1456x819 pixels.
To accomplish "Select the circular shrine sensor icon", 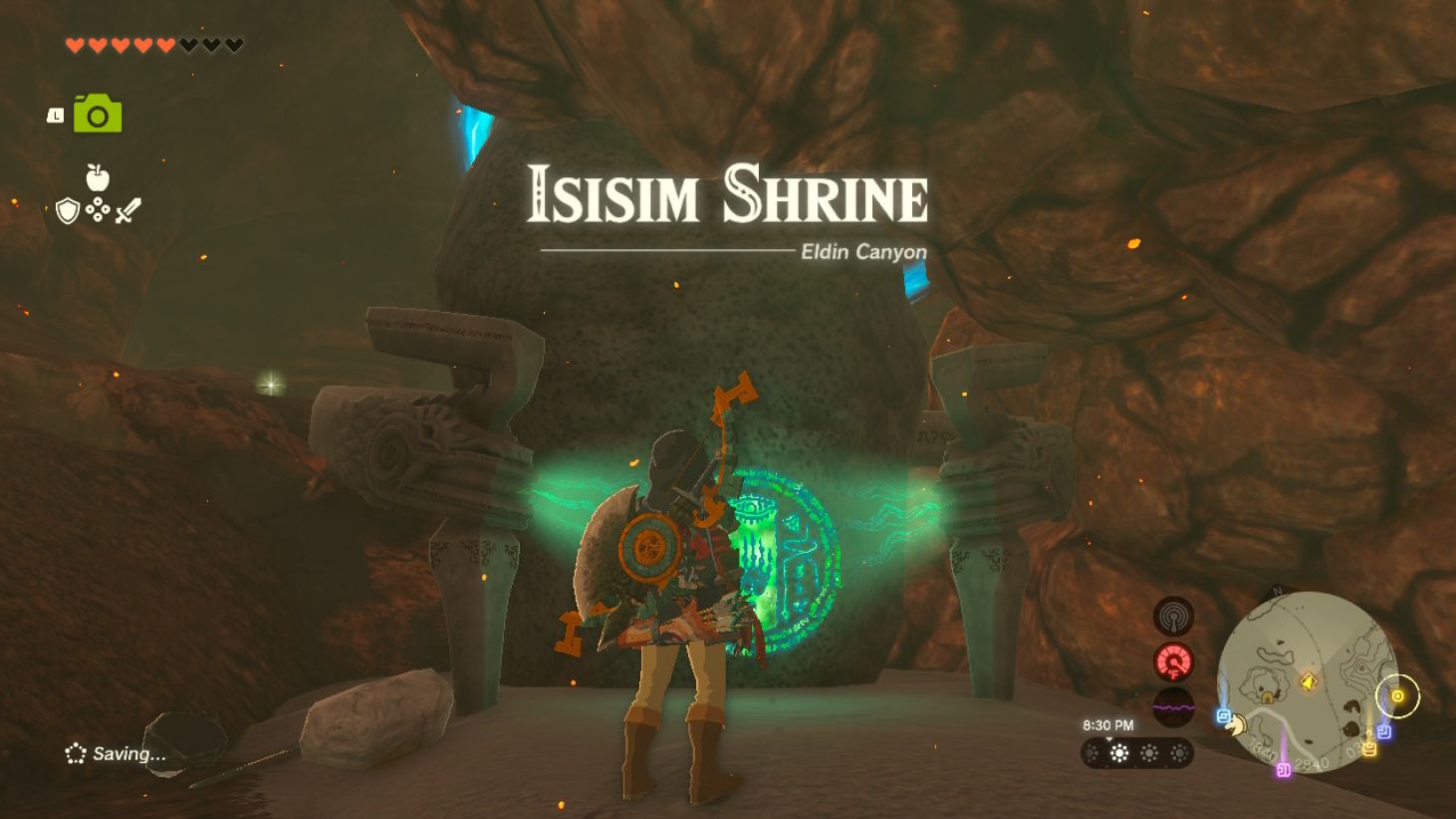I will pos(1172,617).
